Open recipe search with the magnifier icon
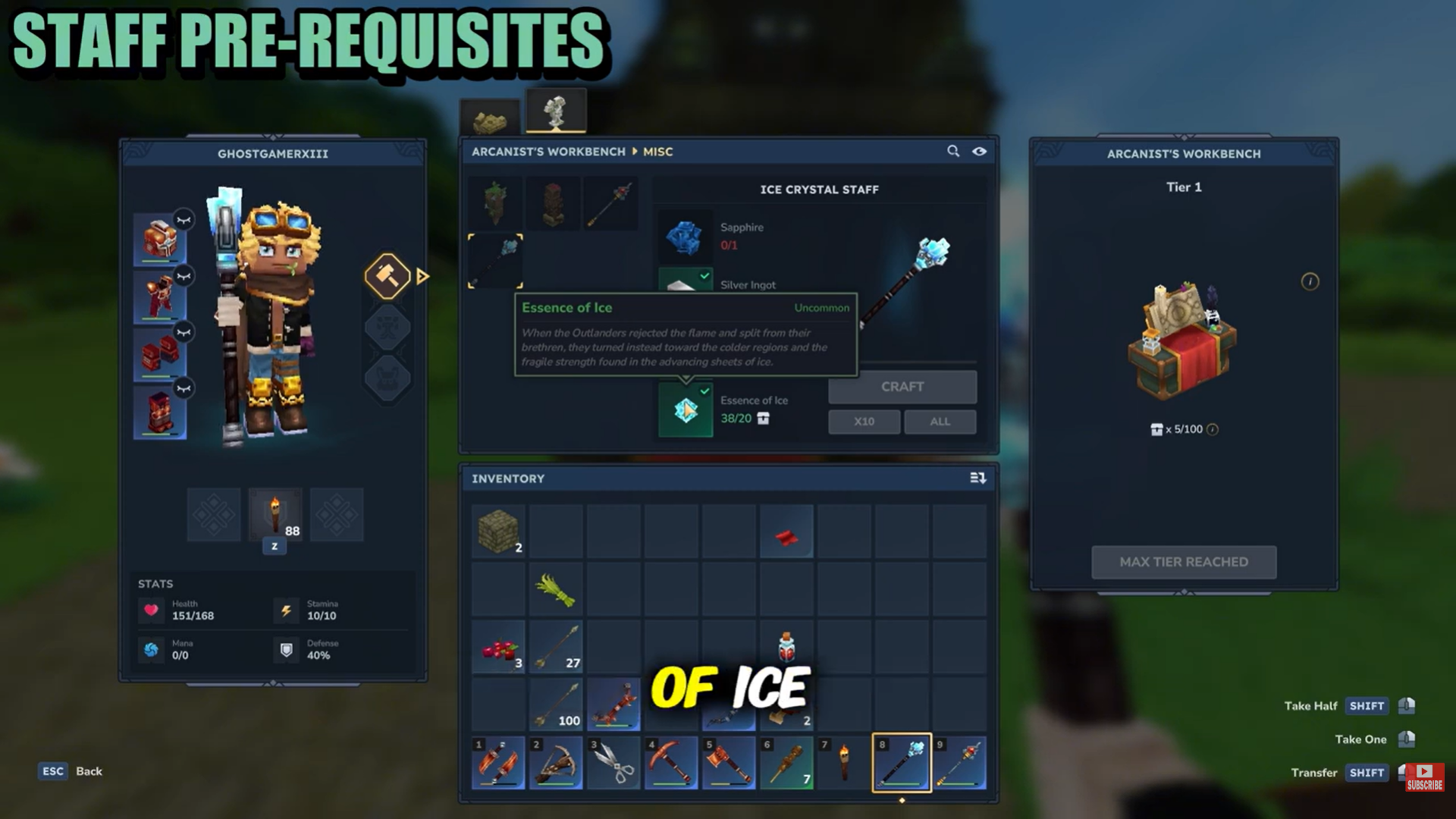This screenshot has height=819, width=1456. 953,151
